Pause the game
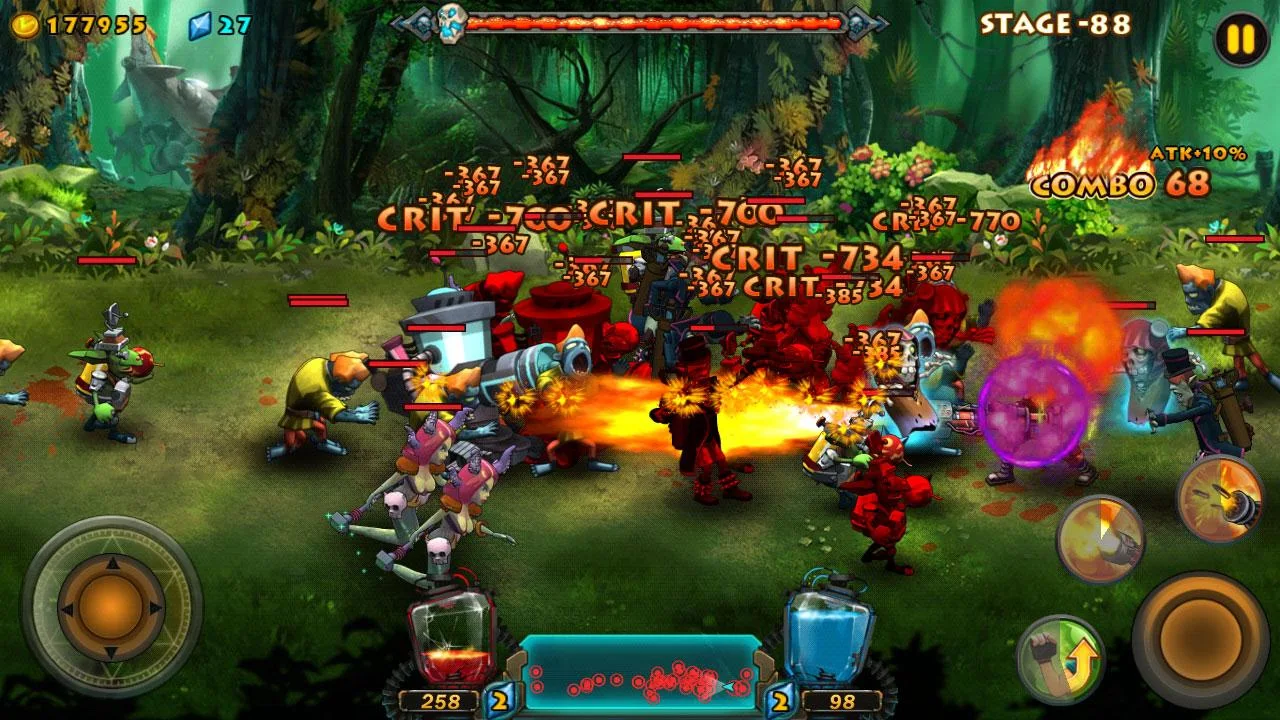1280x720 pixels. [x=1240, y=40]
